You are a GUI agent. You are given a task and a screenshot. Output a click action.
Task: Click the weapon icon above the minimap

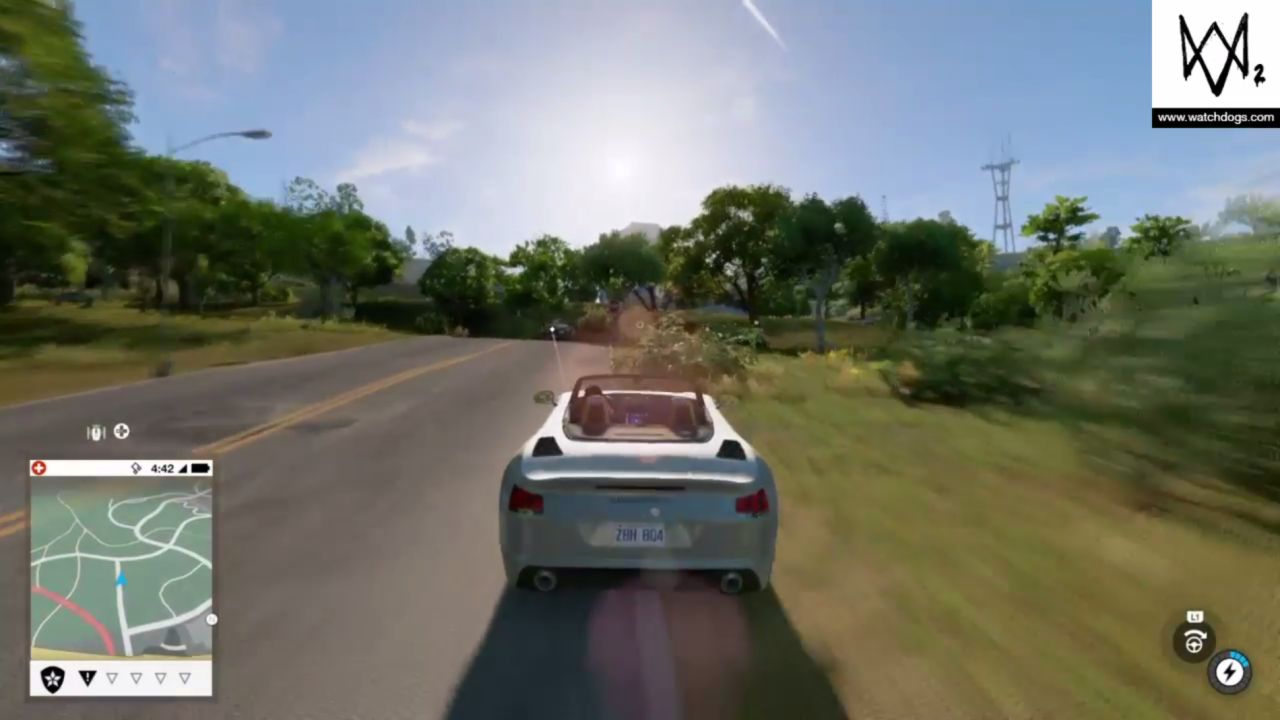(x=95, y=432)
